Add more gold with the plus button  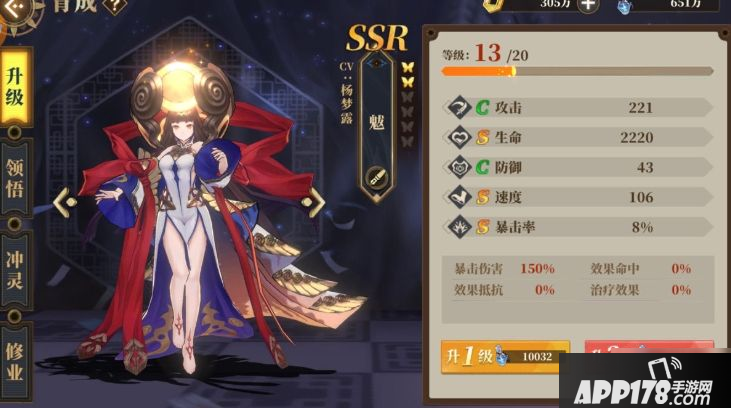click(x=589, y=5)
